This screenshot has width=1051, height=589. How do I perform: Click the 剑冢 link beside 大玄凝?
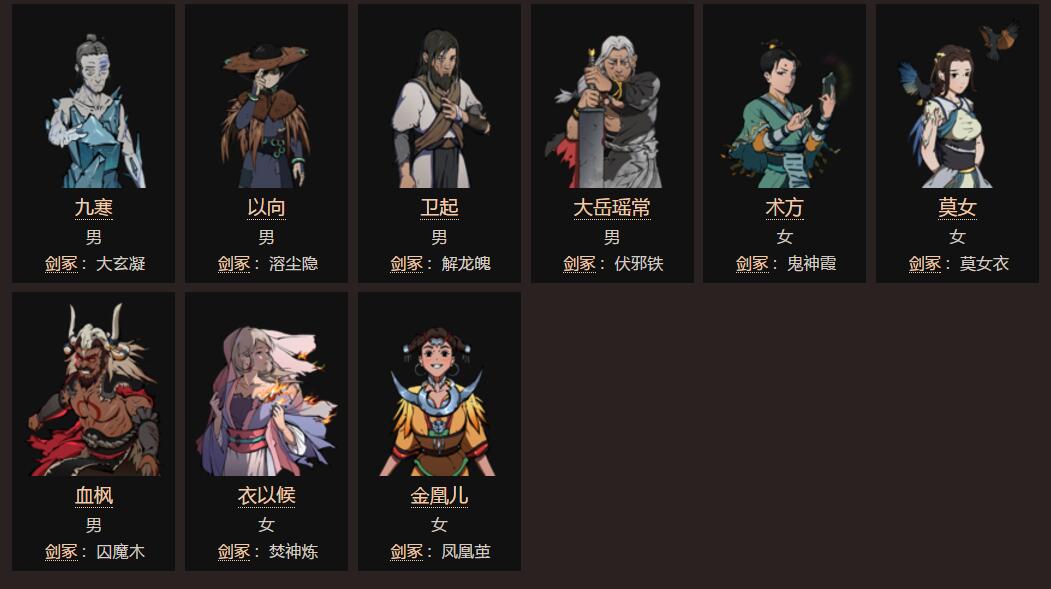click(61, 264)
